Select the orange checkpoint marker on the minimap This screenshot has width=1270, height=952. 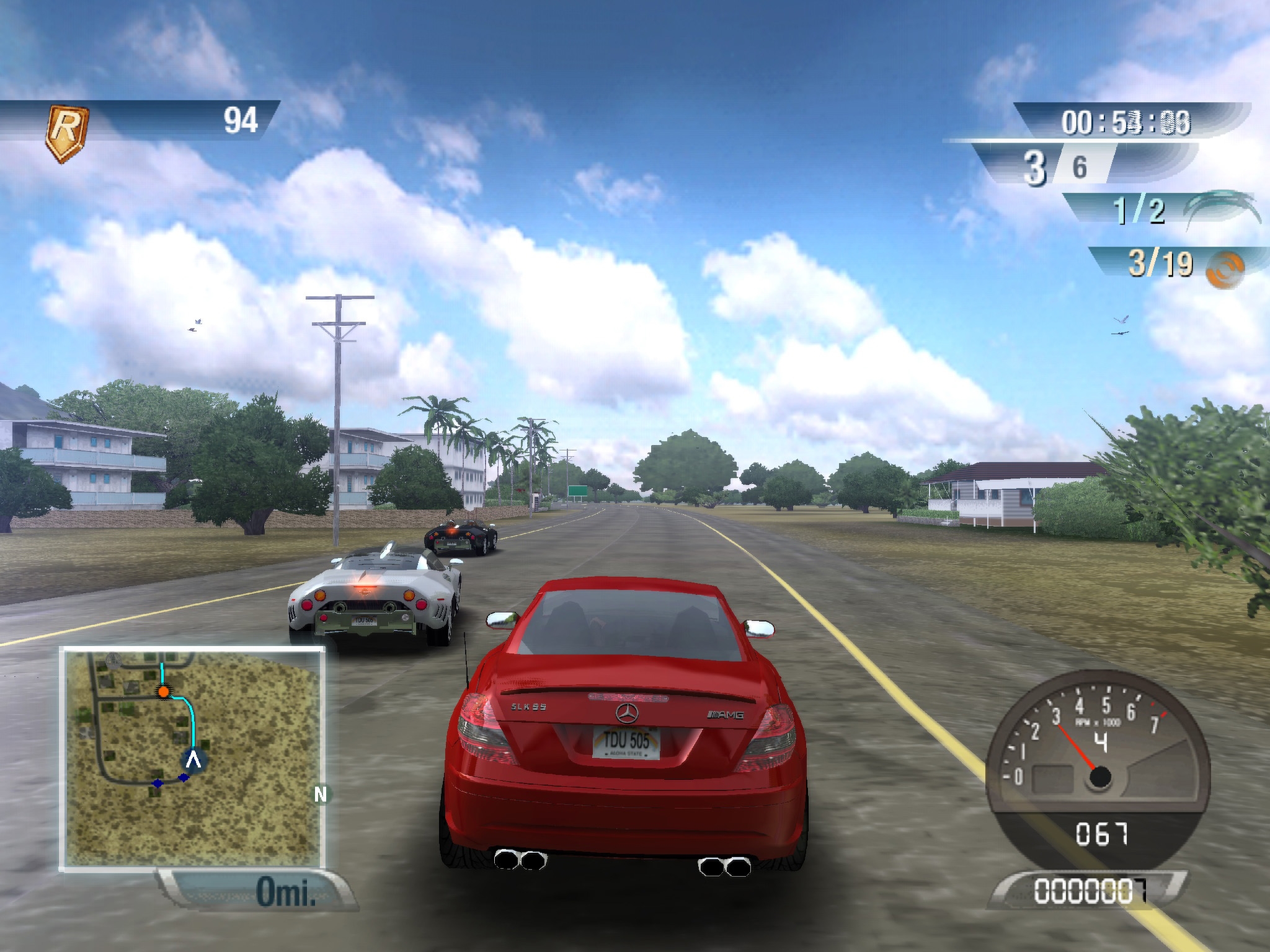[163, 691]
